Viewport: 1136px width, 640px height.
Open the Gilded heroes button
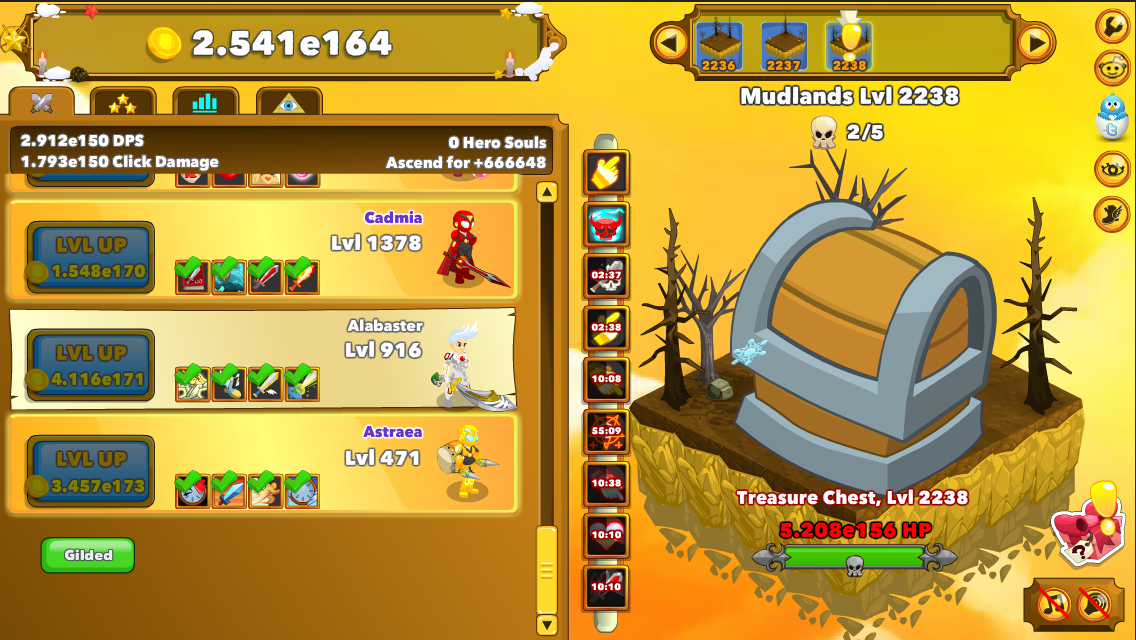click(x=88, y=555)
